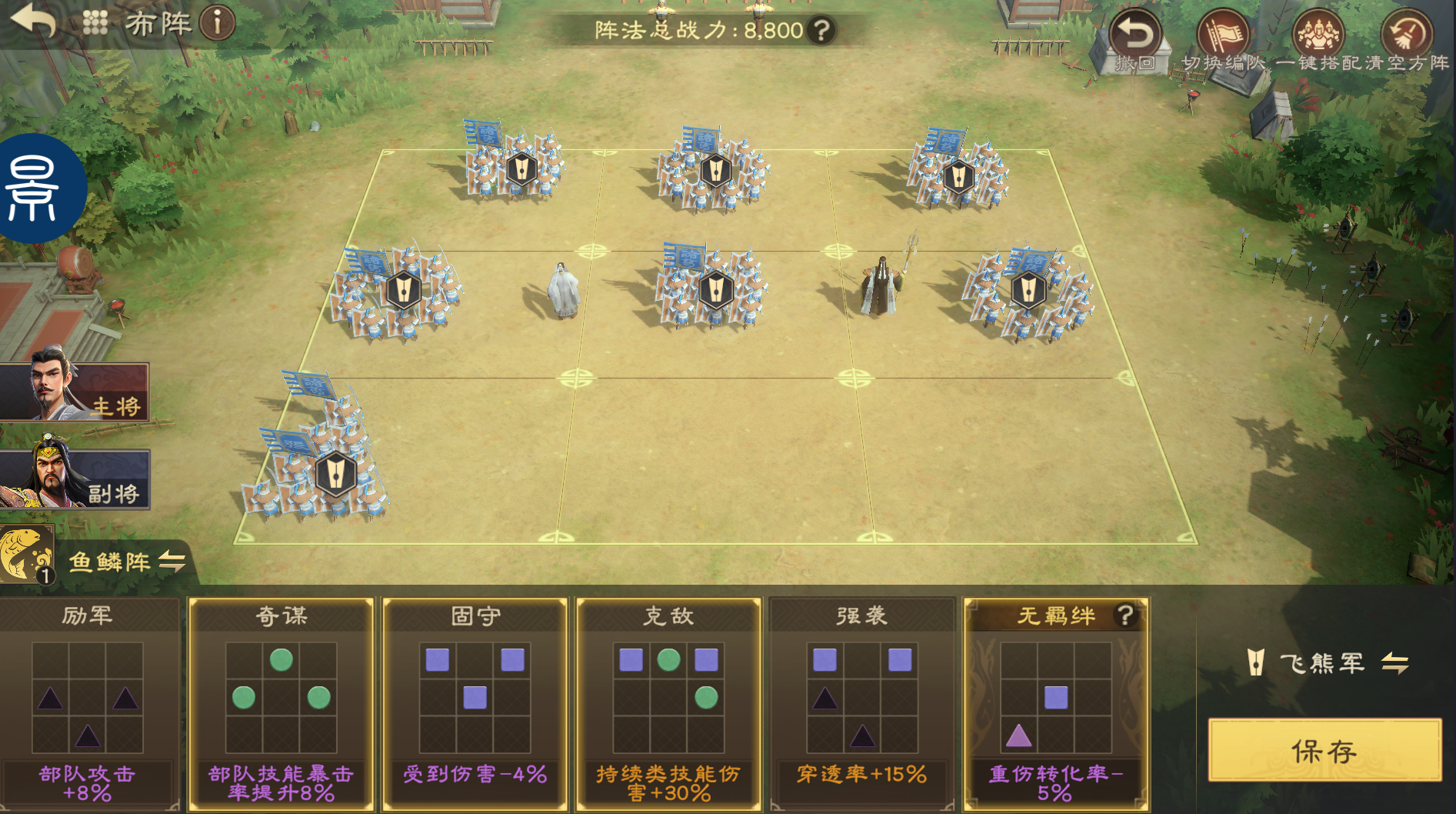Open the 无羁绊 question mark help

pyautogui.click(x=1125, y=615)
